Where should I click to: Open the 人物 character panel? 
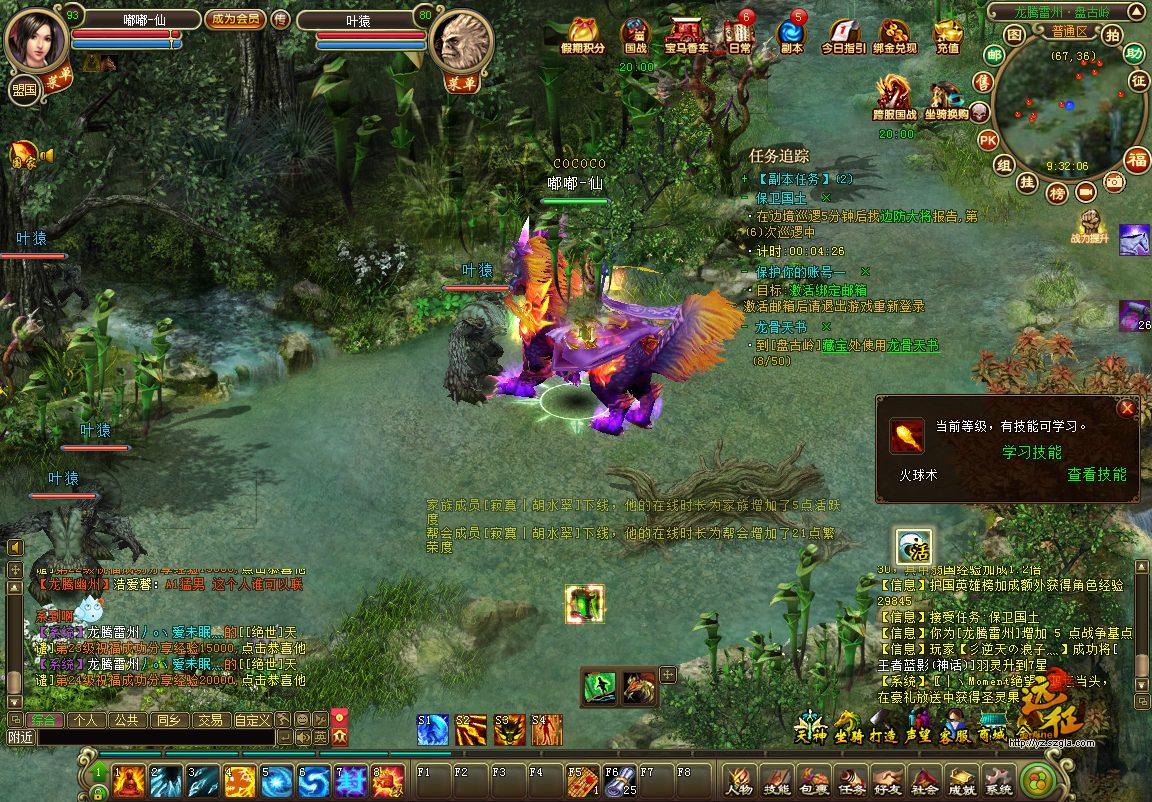pyautogui.click(x=738, y=779)
